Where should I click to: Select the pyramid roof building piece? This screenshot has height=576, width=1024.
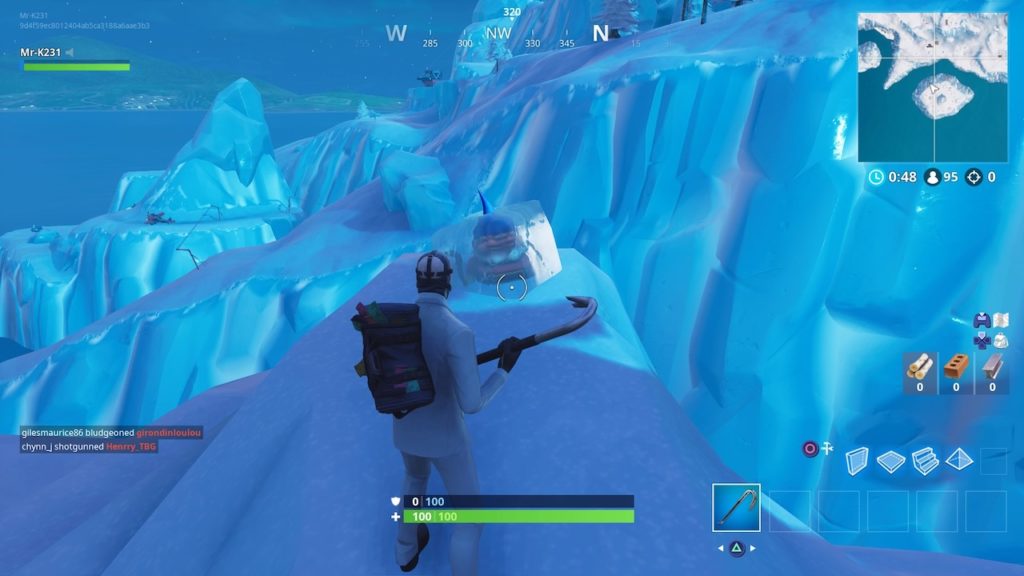[x=959, y=459]
